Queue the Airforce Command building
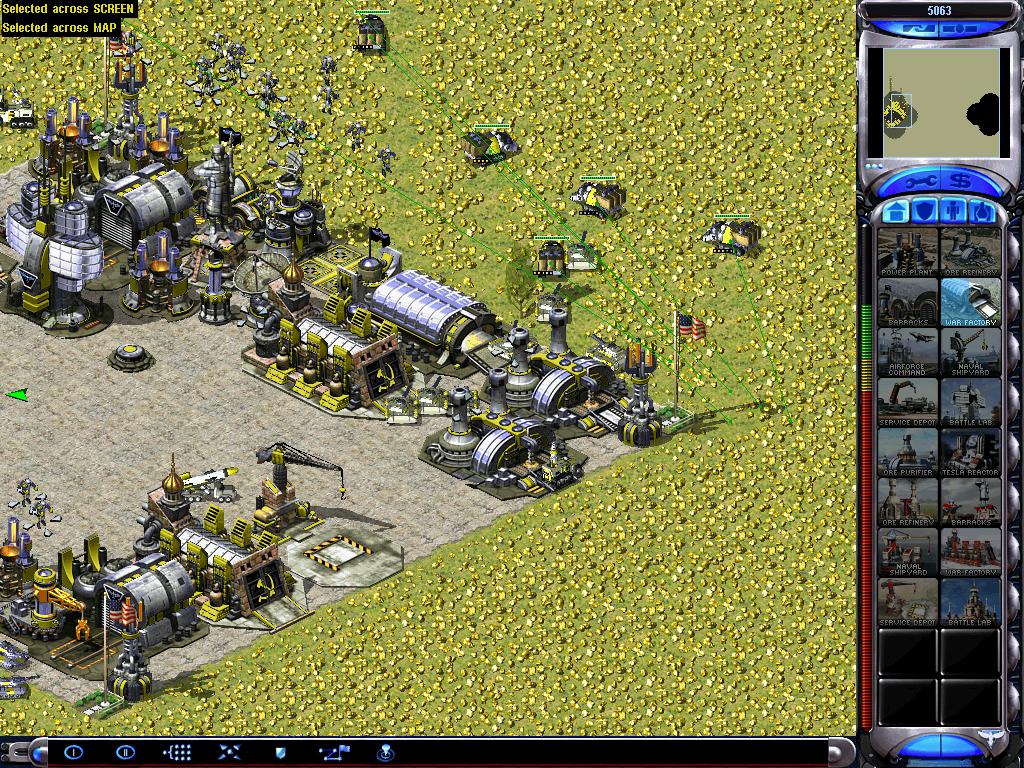 [x=908, y=351]
